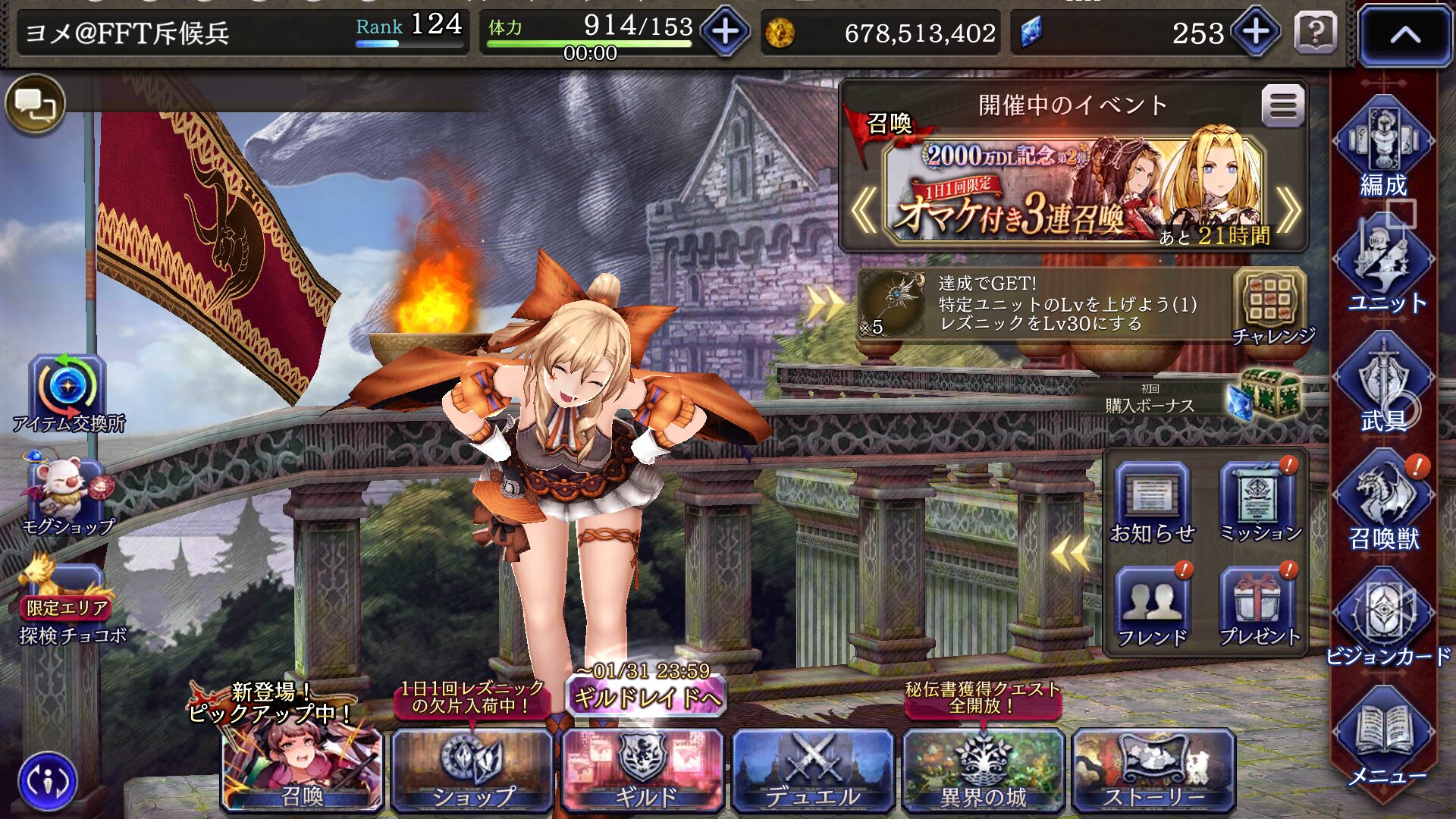This screenshot has width=1456, height=819.
Task: Open the ユニット unit menu
Action: [1383, 265]
